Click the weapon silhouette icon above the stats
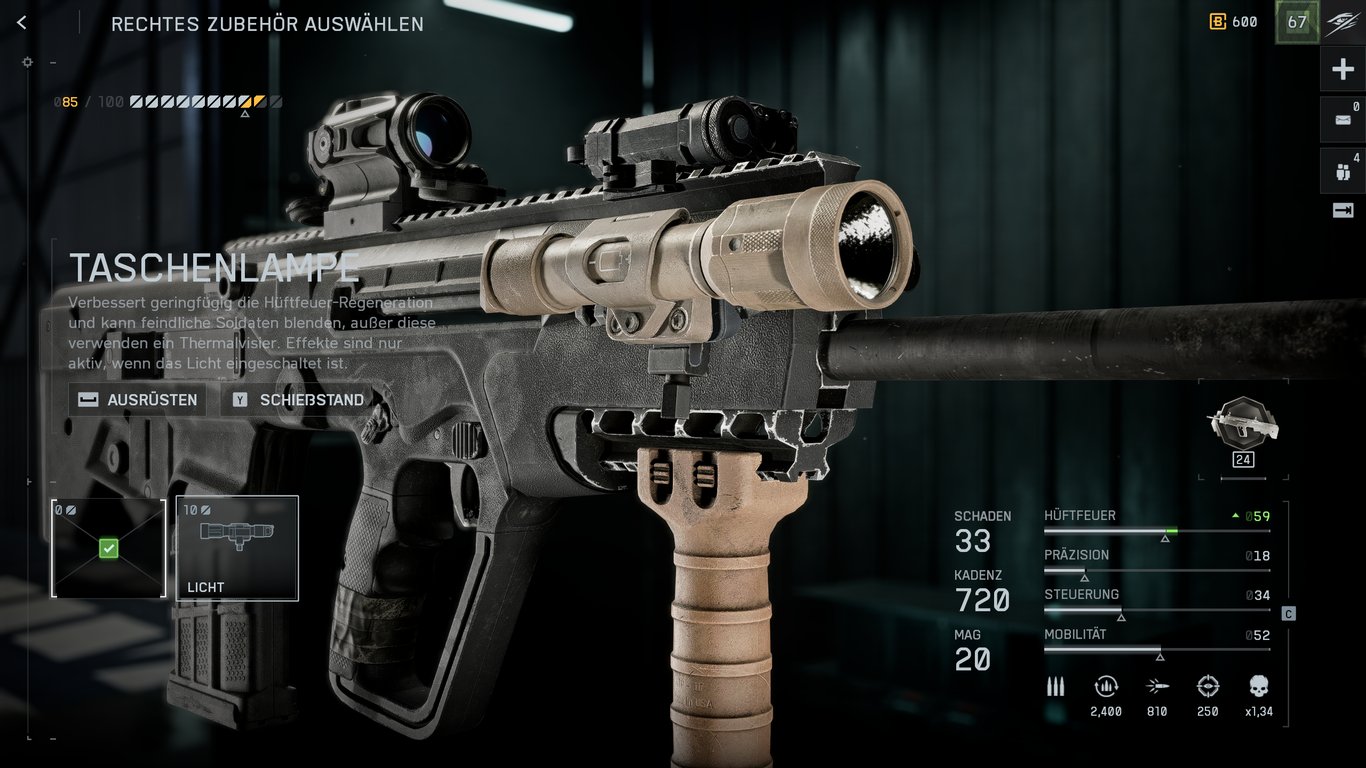Screen dimensions: 1366x768 pos(1243,425)
